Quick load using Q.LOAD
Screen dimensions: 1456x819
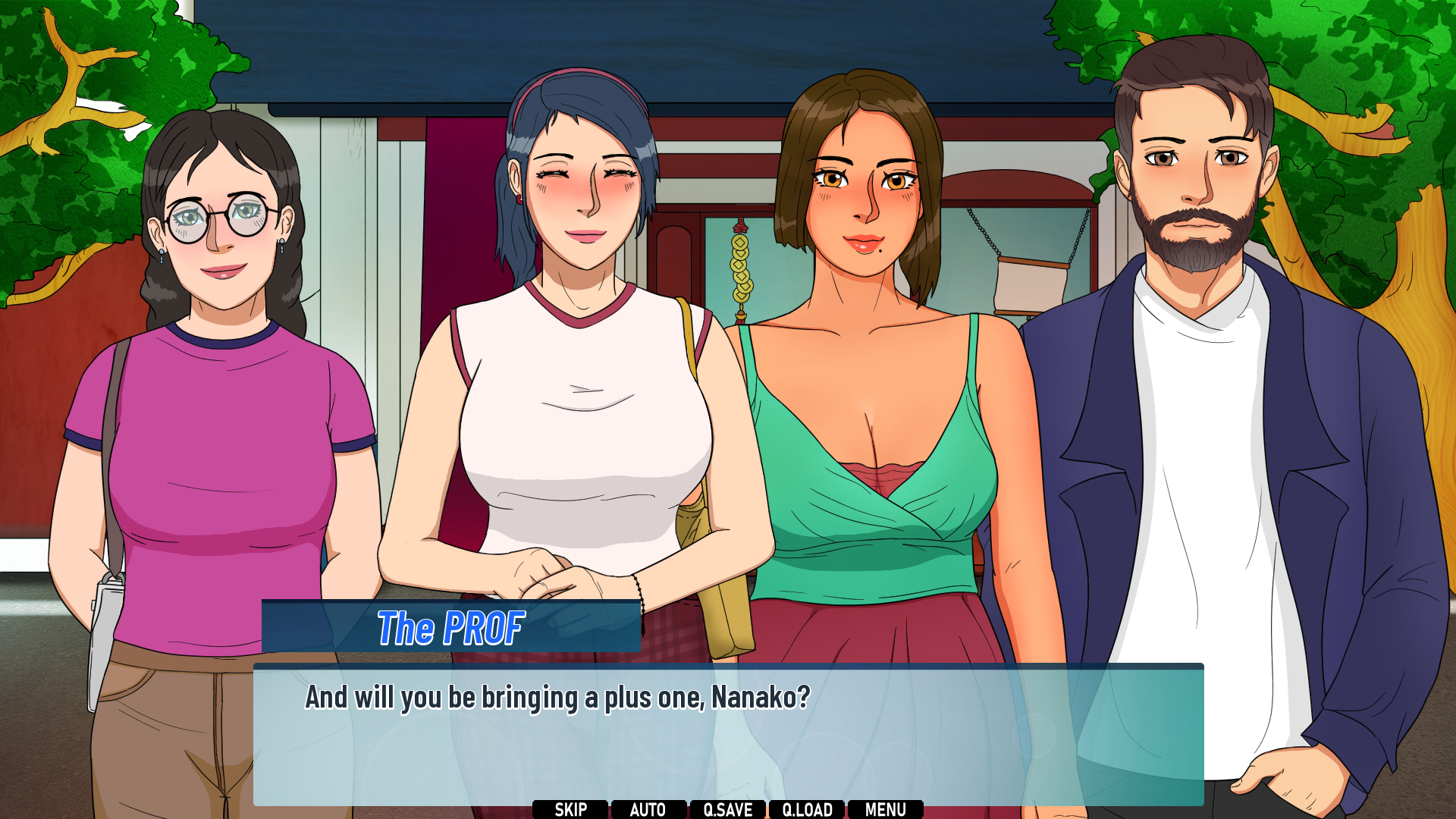tap(808, 809)
